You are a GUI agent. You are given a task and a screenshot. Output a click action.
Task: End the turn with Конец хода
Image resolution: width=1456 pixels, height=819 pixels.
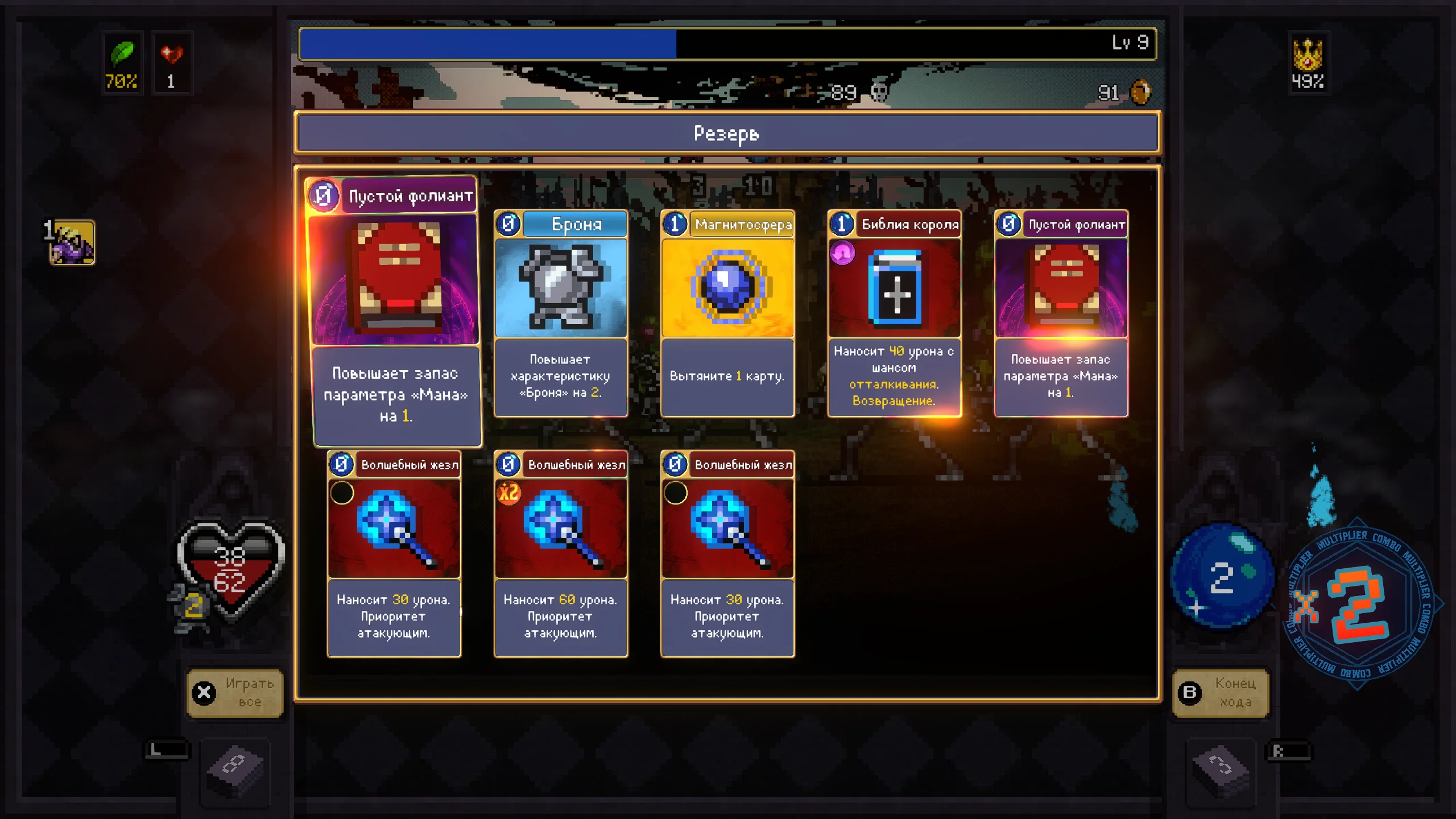1221,692
